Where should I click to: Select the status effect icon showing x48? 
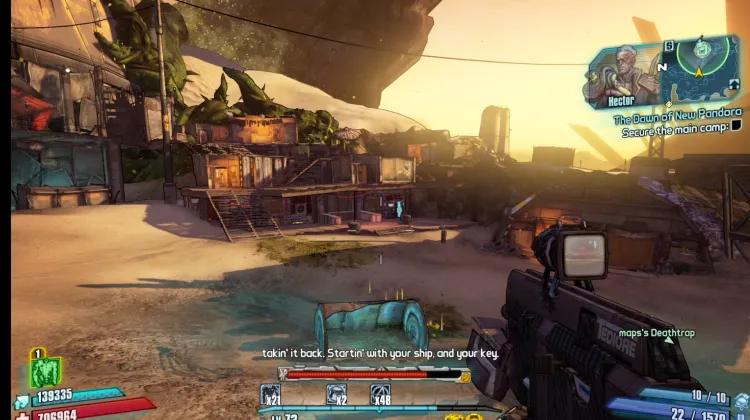point(380,395)
